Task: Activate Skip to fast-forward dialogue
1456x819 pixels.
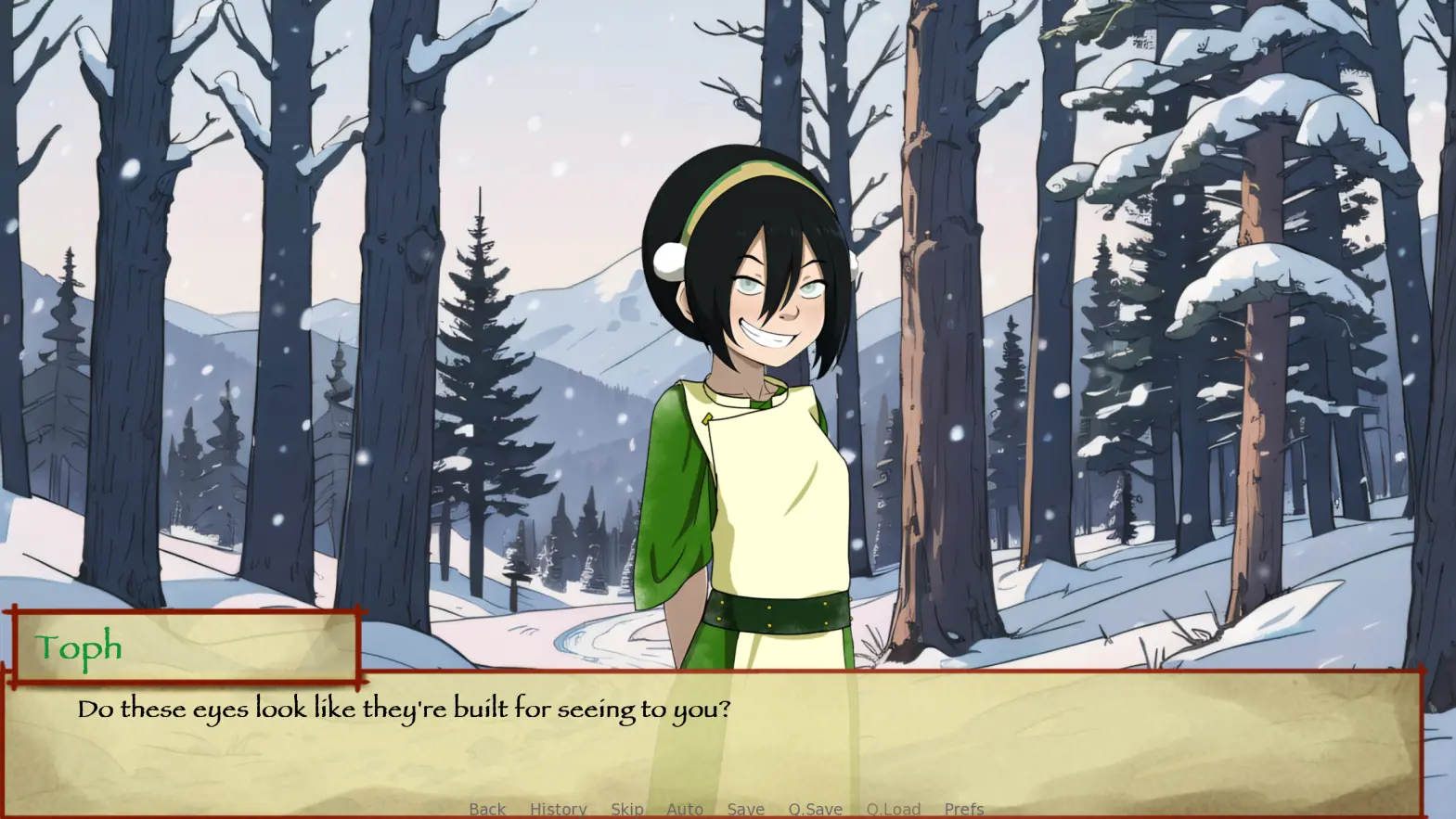Action: [x=626, y=809]
